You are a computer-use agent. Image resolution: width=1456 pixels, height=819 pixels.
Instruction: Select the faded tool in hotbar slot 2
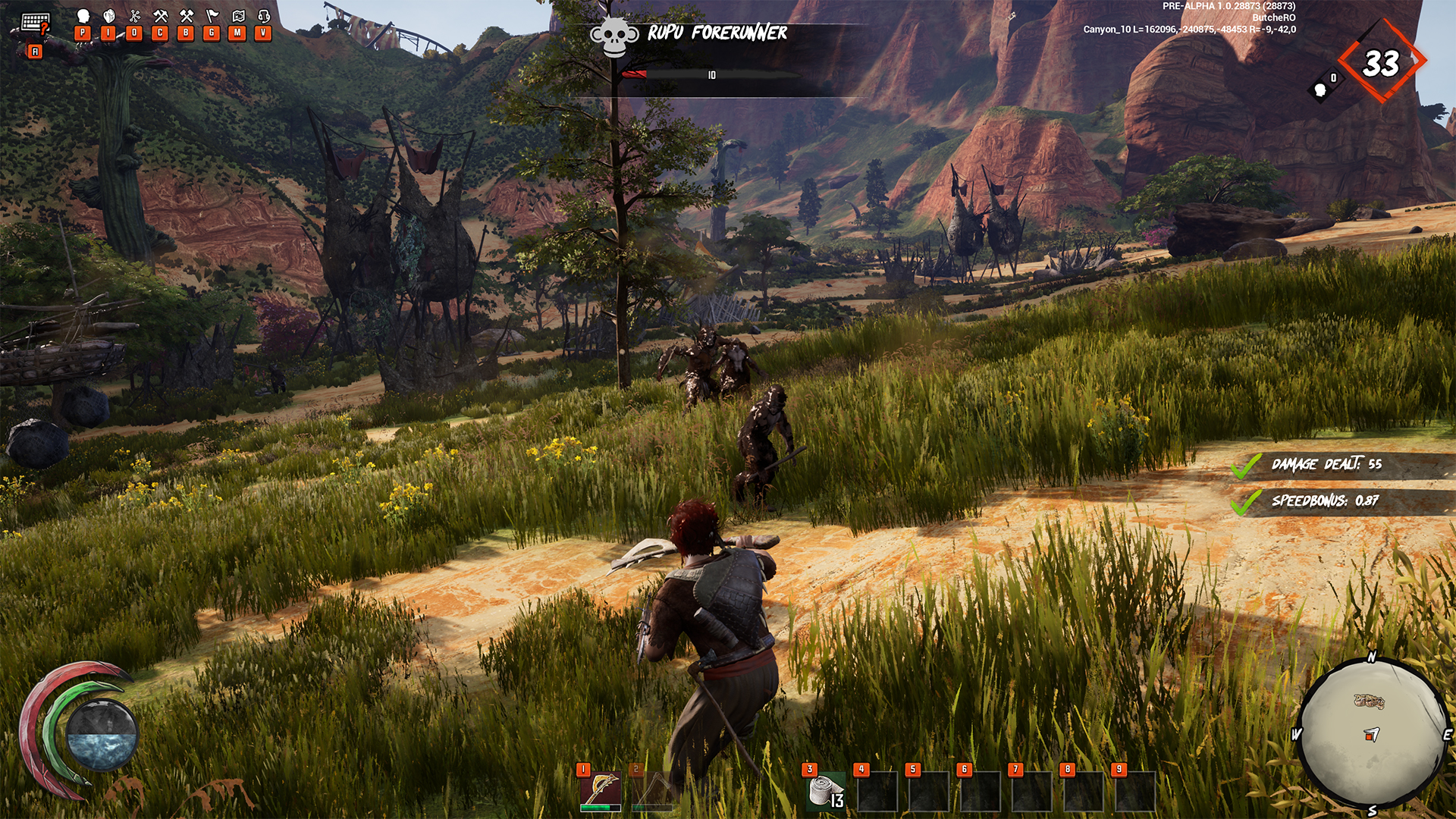652,790
